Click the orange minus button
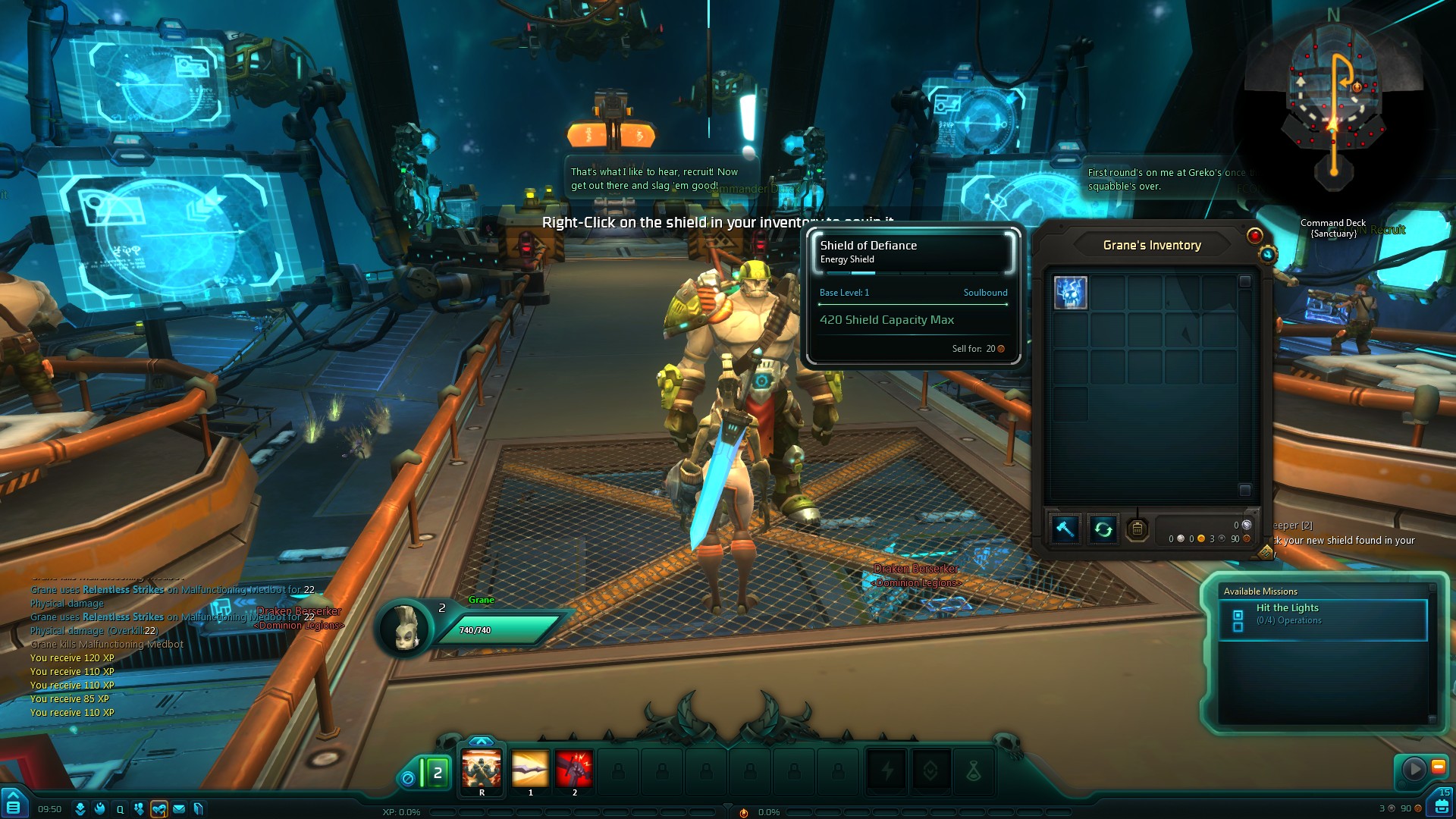 (x=1438, y=767)
